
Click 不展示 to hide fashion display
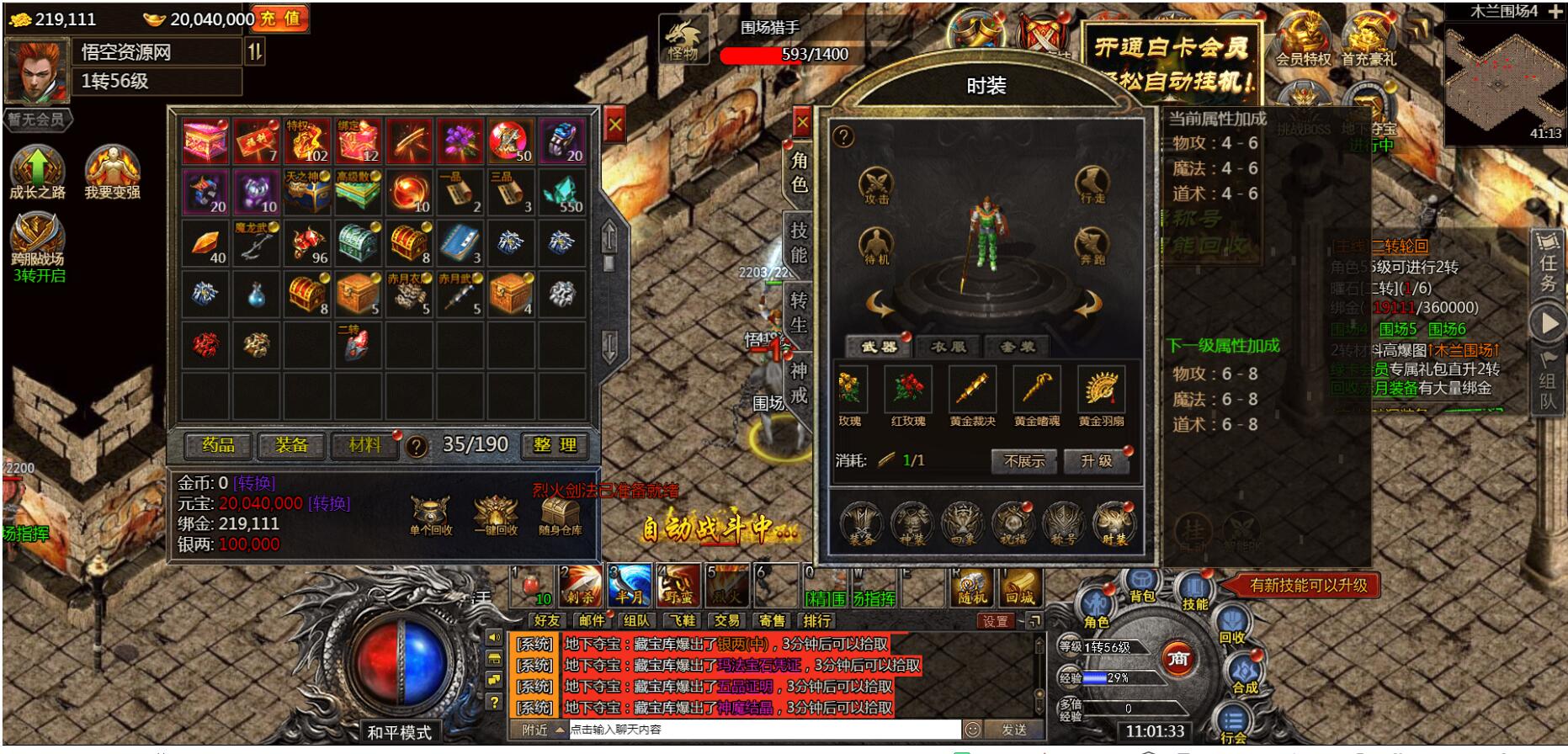click(1023, 462)
